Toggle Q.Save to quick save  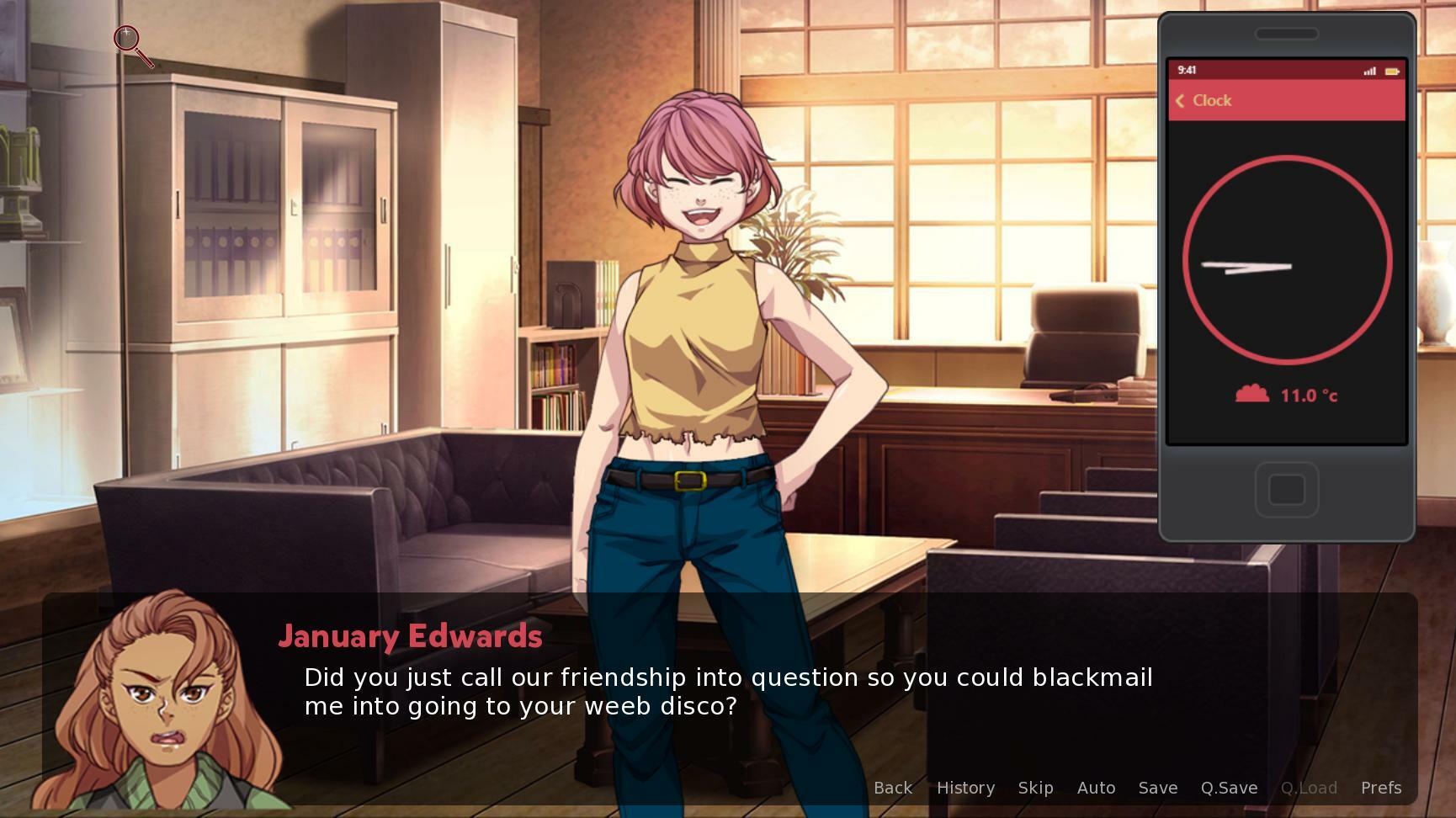point(1229,788)
